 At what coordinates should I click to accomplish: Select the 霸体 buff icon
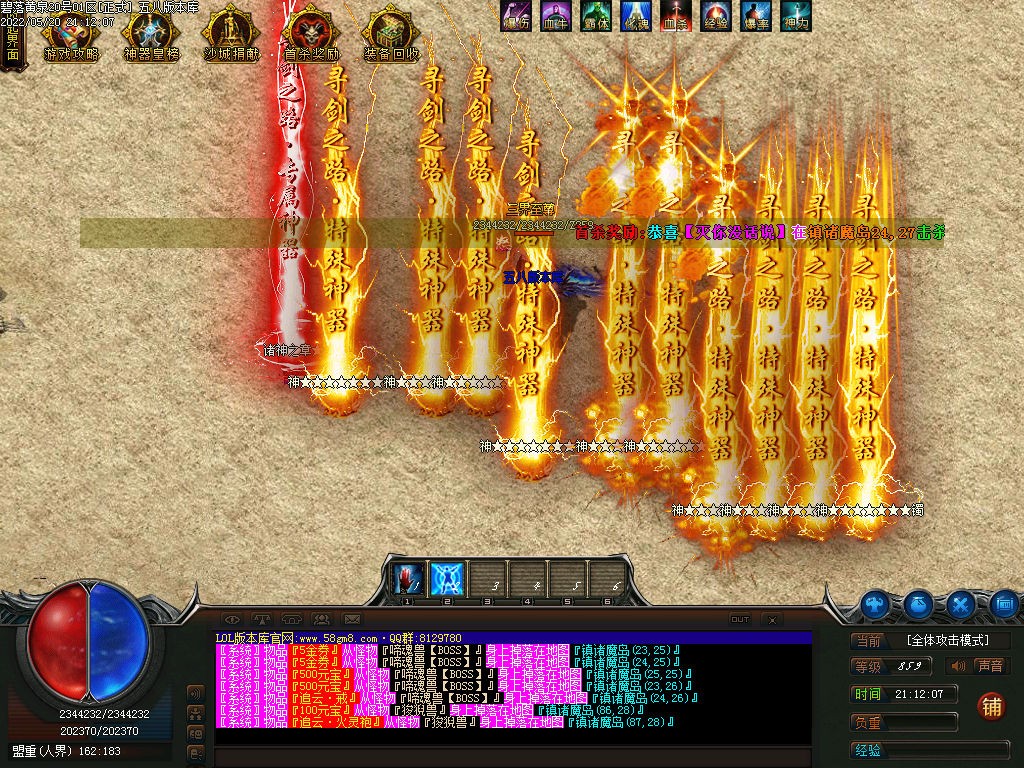pos(596,16)
